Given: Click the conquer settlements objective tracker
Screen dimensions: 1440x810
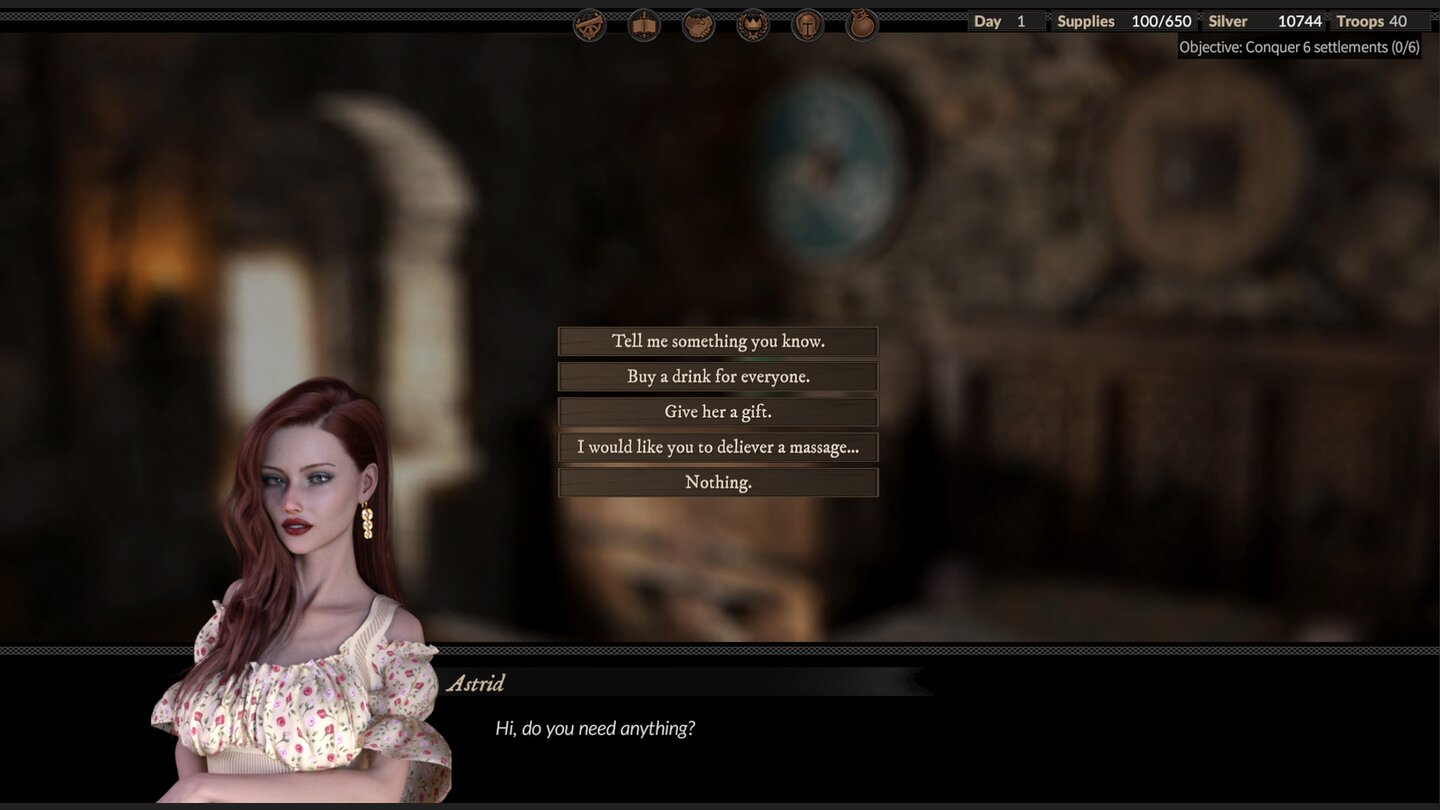Looking at the screenshot, I should click(x=1298, y=47).
